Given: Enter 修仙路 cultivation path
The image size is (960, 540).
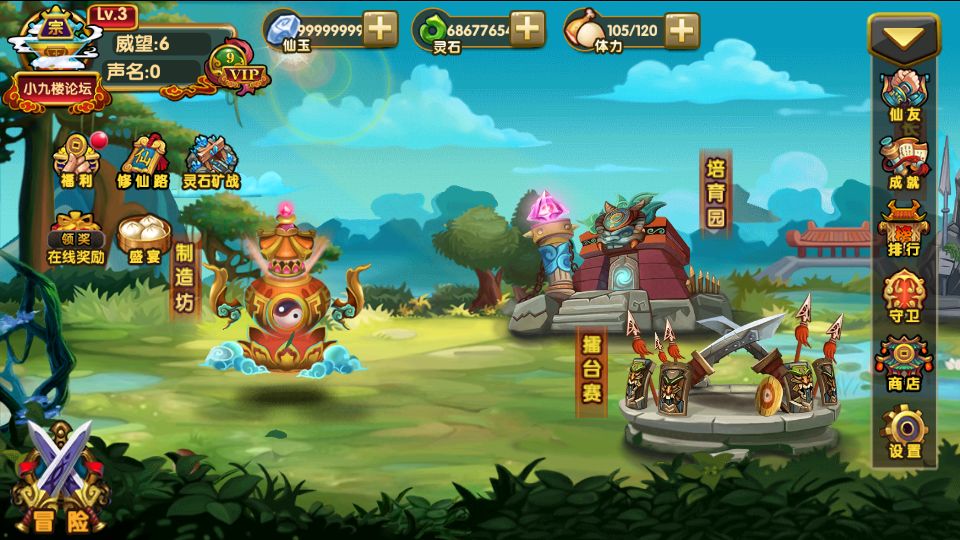Looking at the screenshot, I should [139, 162].
